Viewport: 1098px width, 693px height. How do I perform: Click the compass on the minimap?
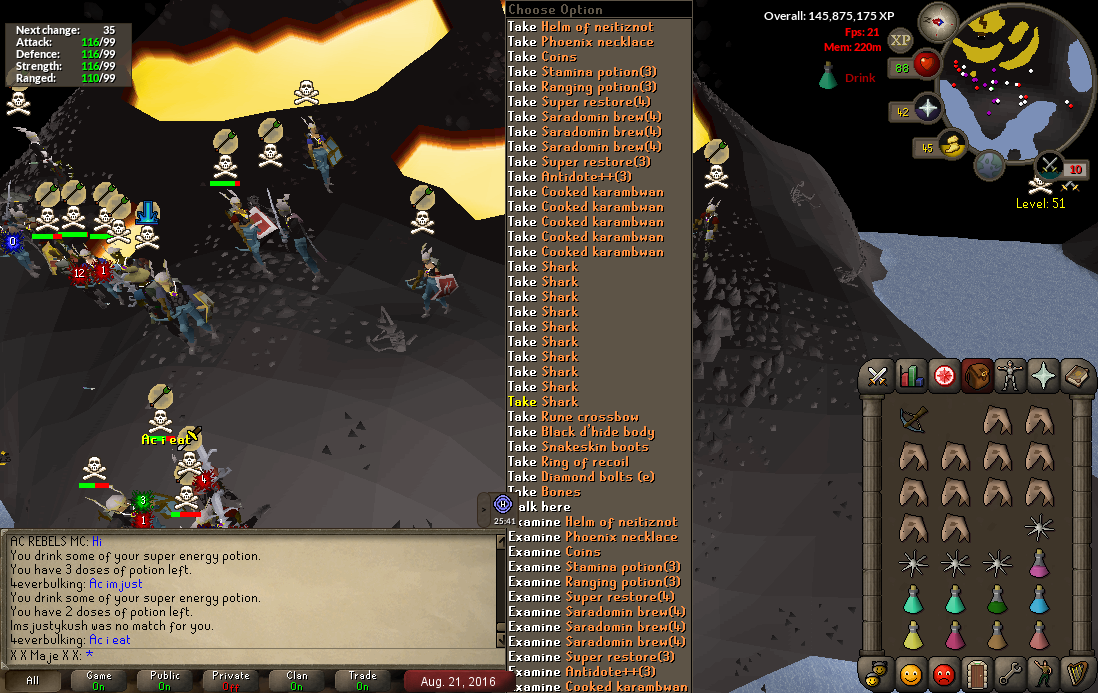click(x=938, y=21)
